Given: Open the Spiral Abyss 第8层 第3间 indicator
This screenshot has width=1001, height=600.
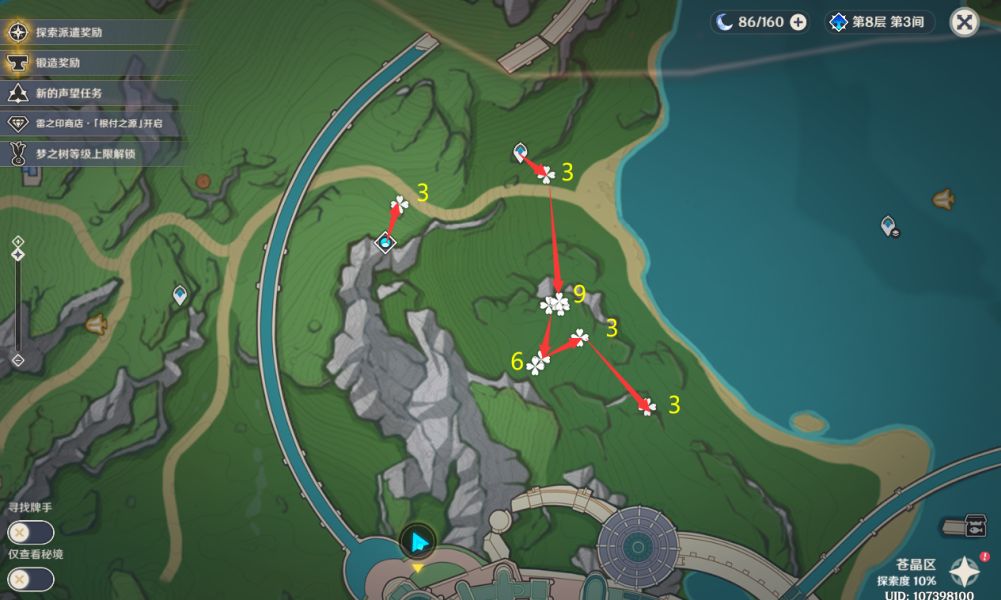Looking at the screenshot, I should point(881,22).
